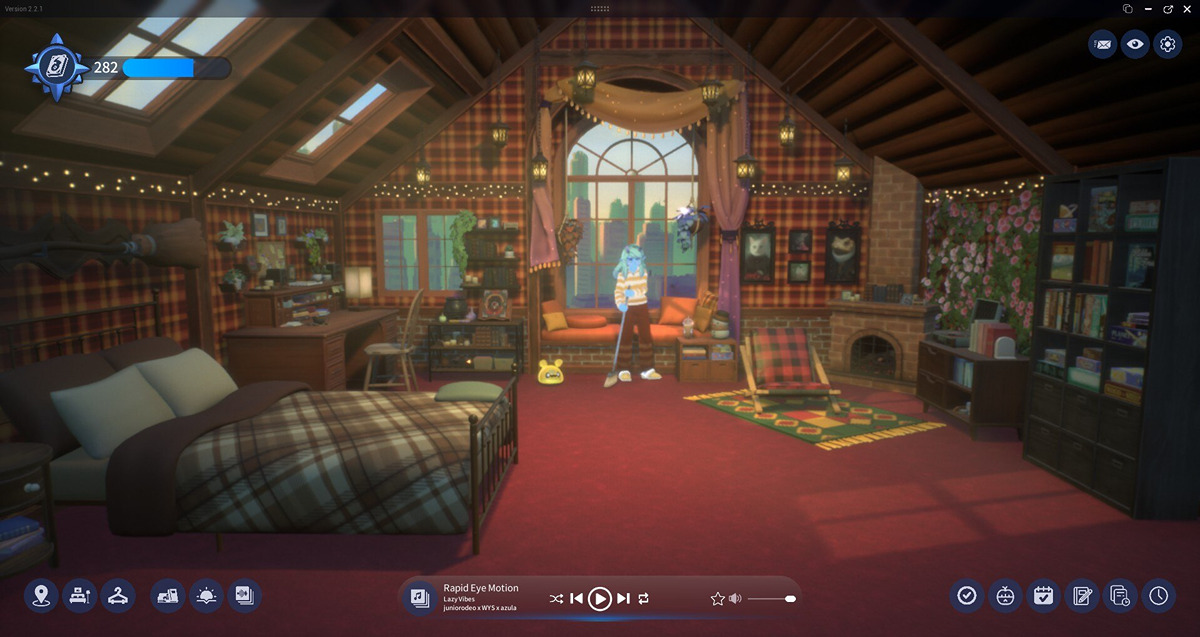The image size is (1200, 637).
Task: Skip to the next track
Action: click(623, 598)
